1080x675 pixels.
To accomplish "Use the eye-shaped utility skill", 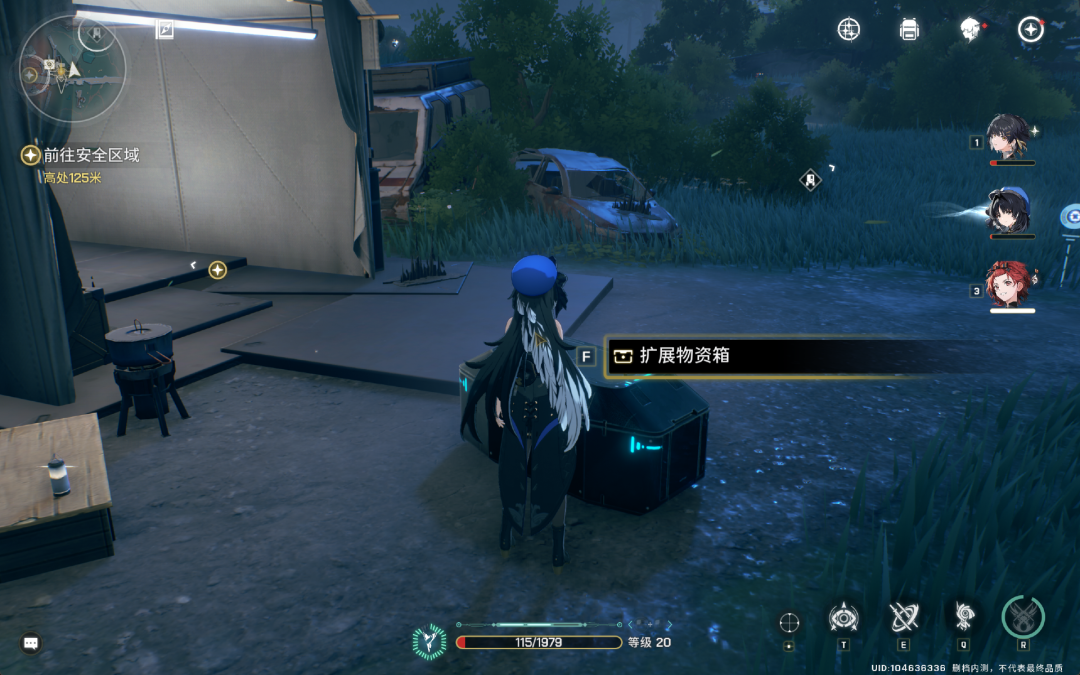I will [844, 617].
